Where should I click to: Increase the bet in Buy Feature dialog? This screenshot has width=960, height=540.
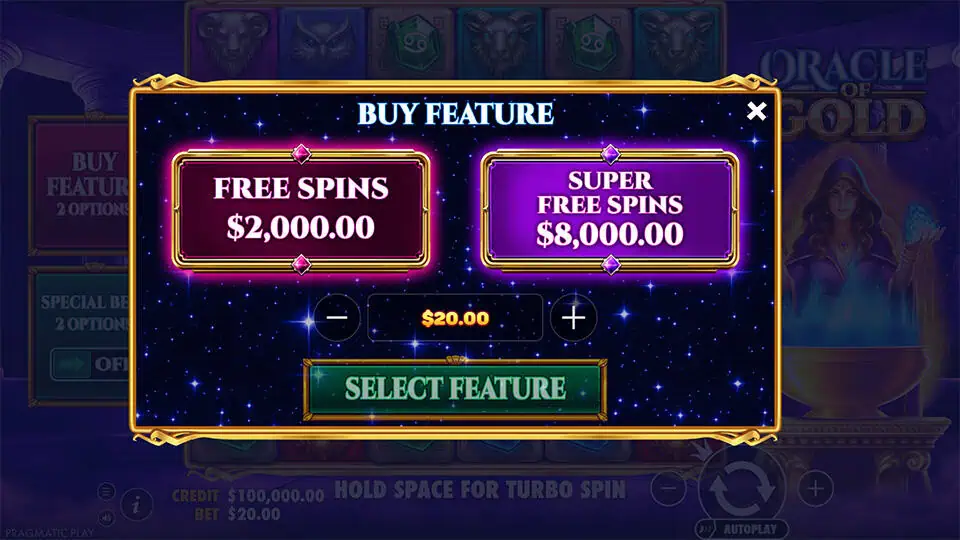pos(574,318)
